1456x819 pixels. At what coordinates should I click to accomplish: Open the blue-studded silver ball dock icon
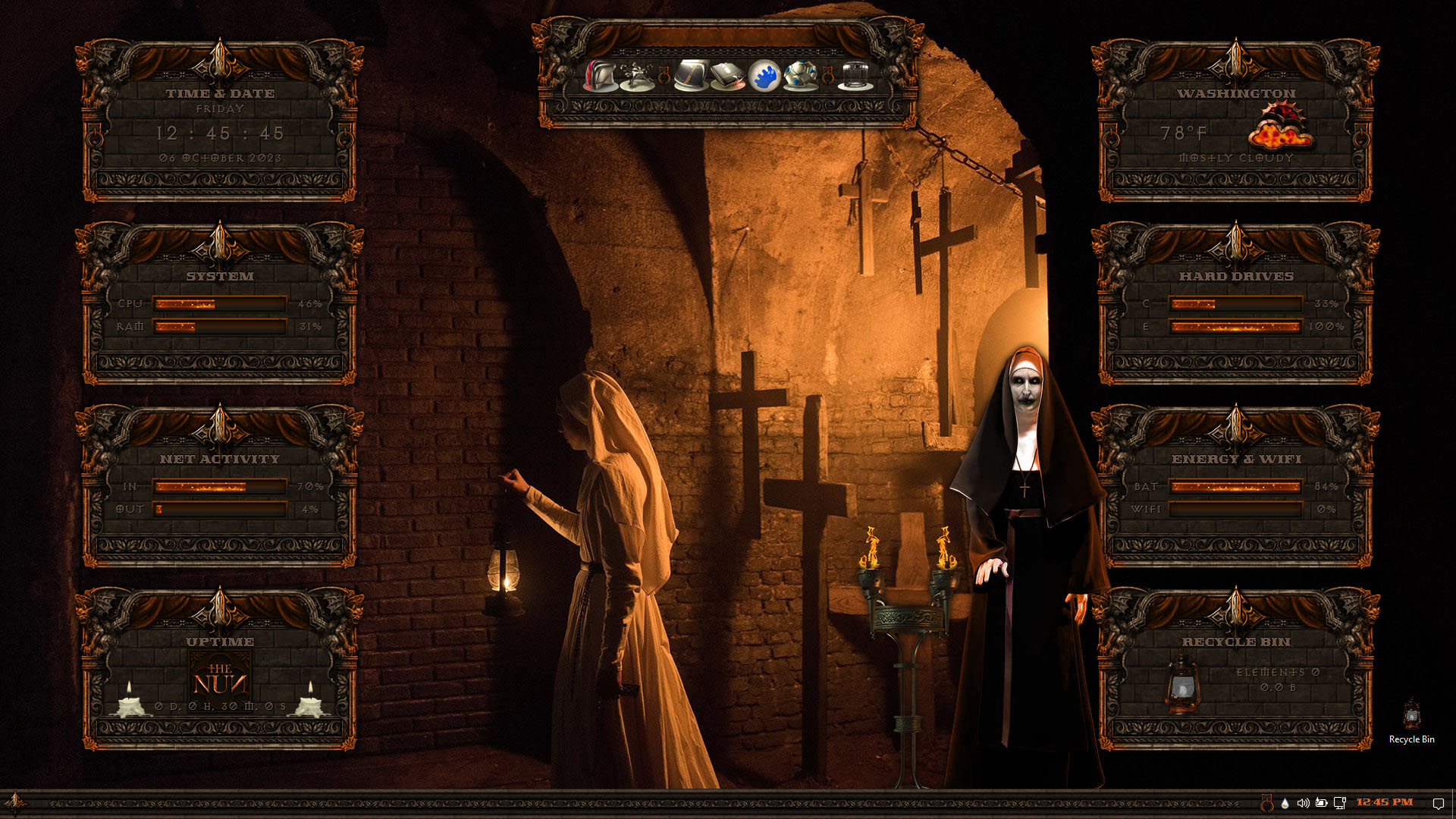click(801, 76)
